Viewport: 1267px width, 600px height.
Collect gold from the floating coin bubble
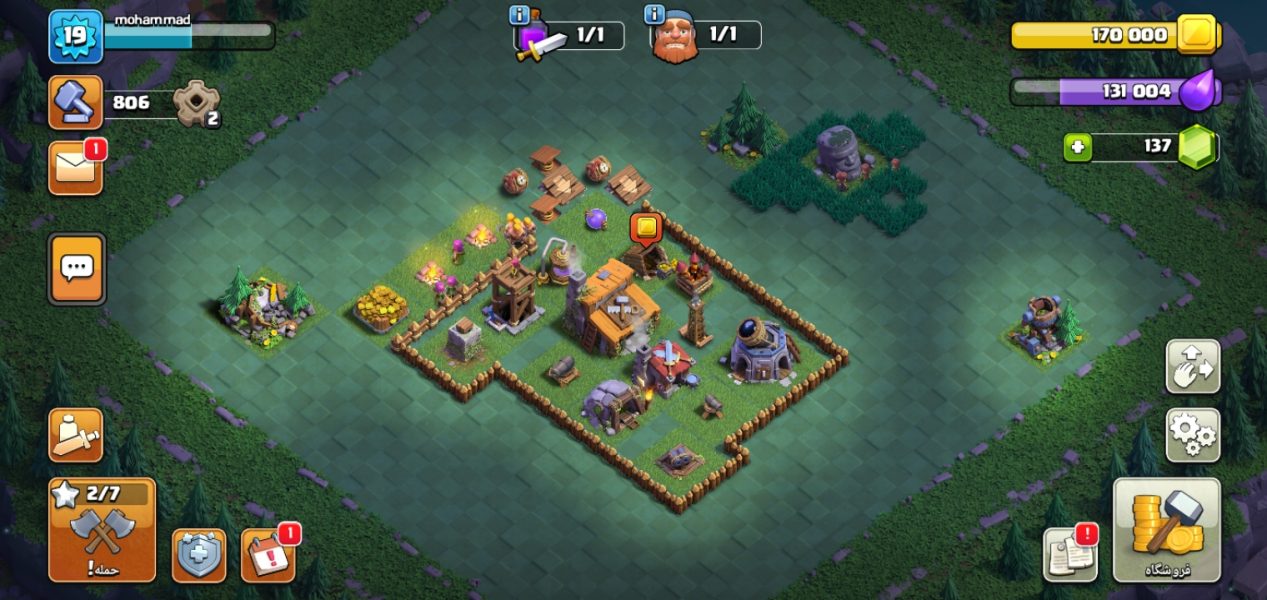(x=646, y=228)
